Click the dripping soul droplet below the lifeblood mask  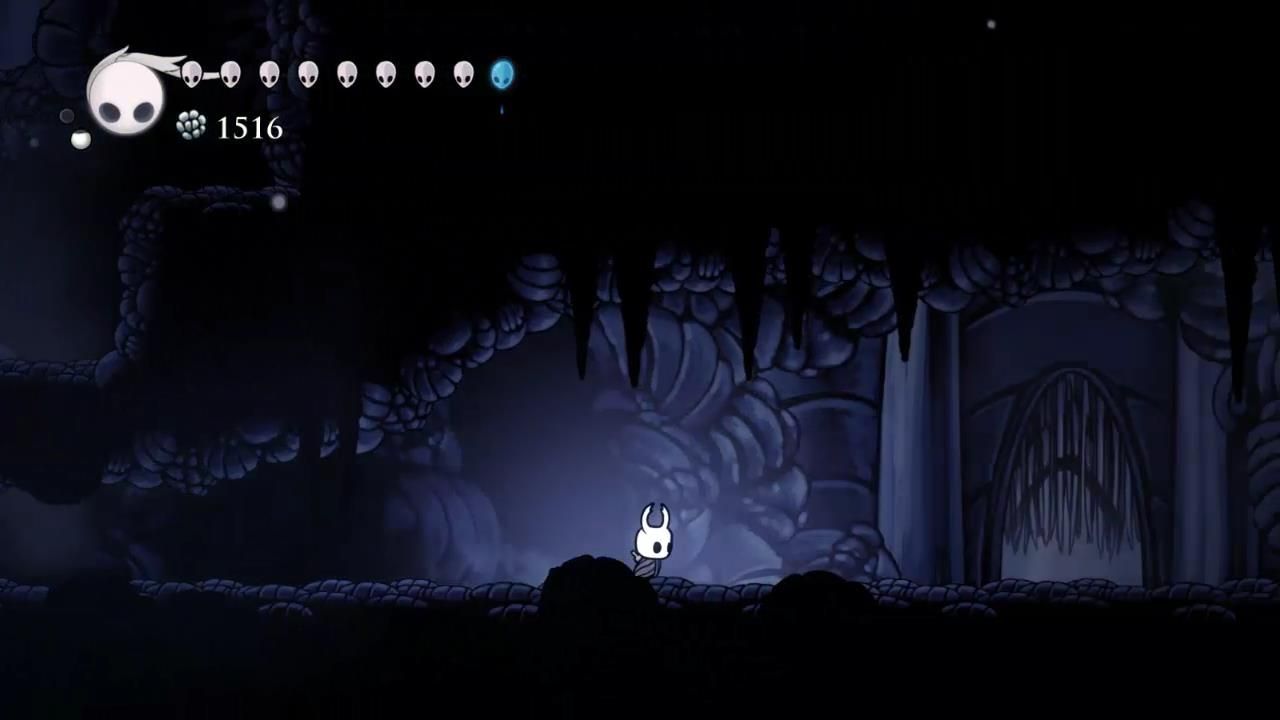[x=502, y=110]
